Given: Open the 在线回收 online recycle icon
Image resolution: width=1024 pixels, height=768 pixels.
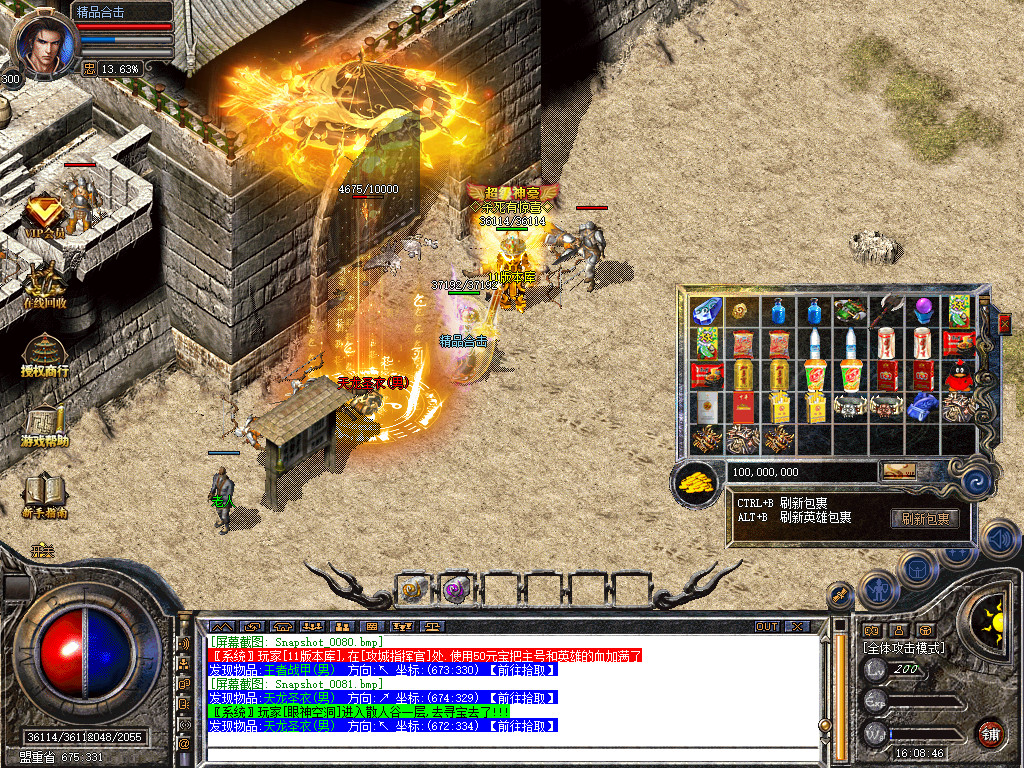Looking at the screenshot, I should pos(44,284).
